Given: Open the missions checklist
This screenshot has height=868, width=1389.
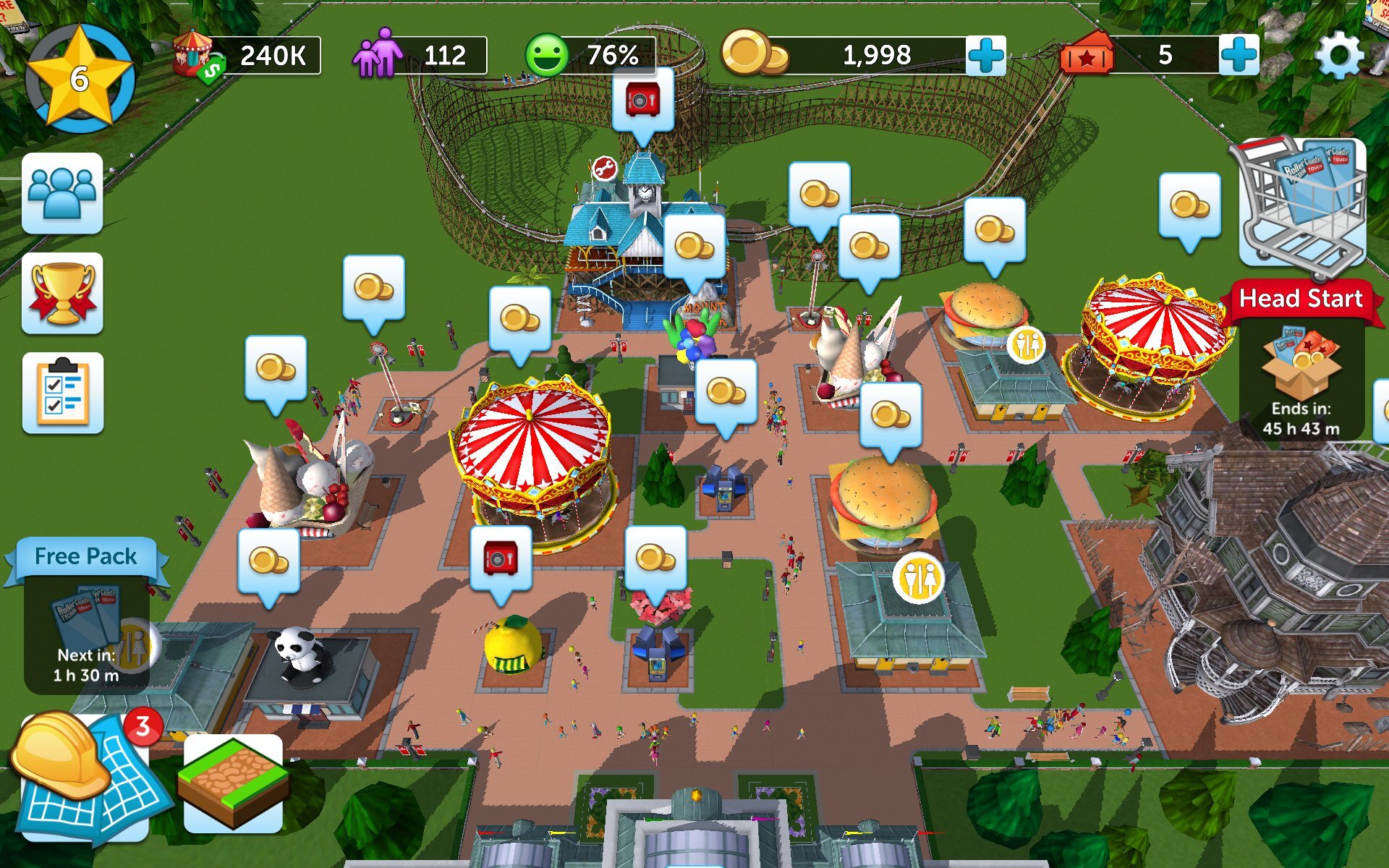Looking at the screenshot, I should point(64,391).
